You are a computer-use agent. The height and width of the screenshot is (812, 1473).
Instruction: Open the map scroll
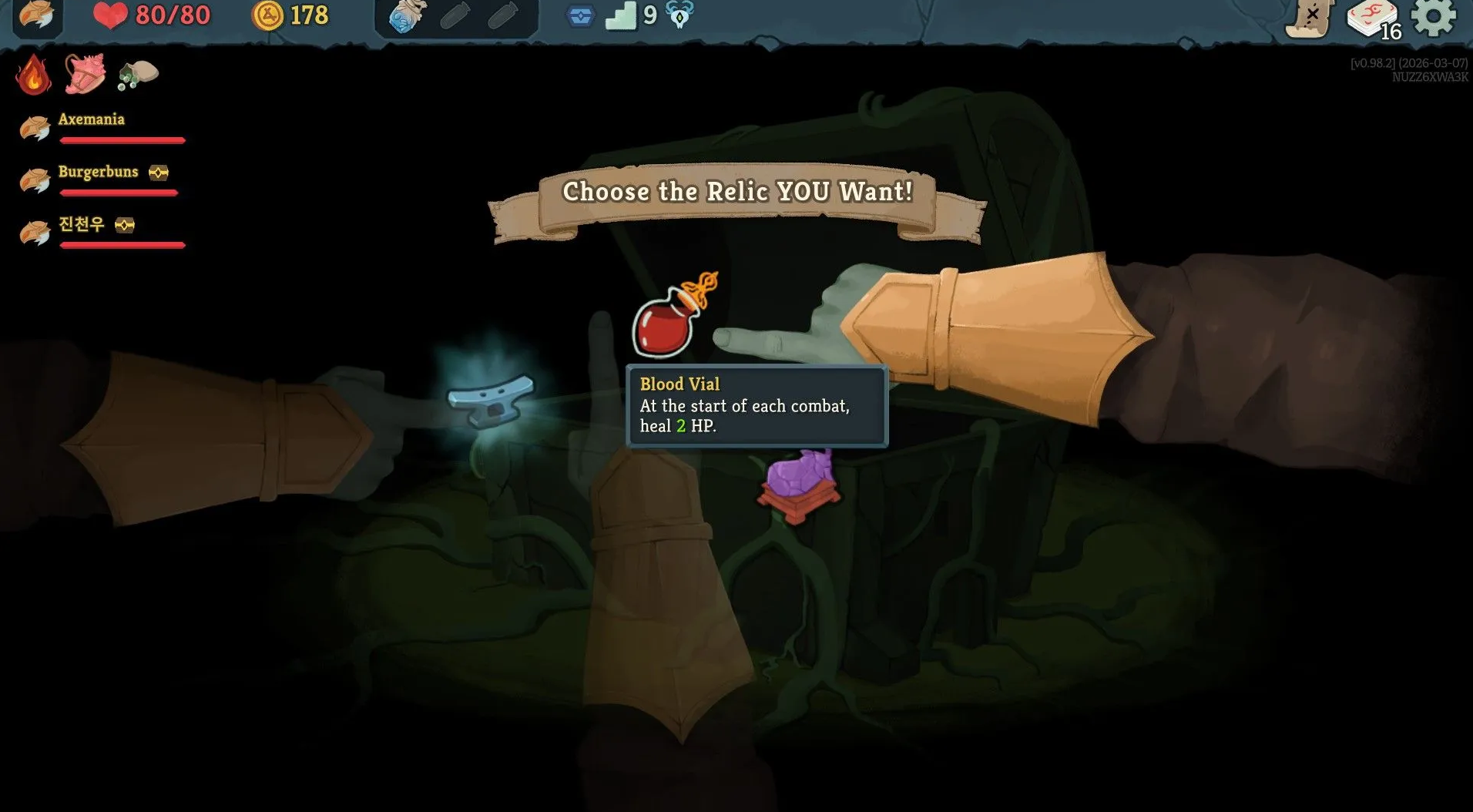1309,18
